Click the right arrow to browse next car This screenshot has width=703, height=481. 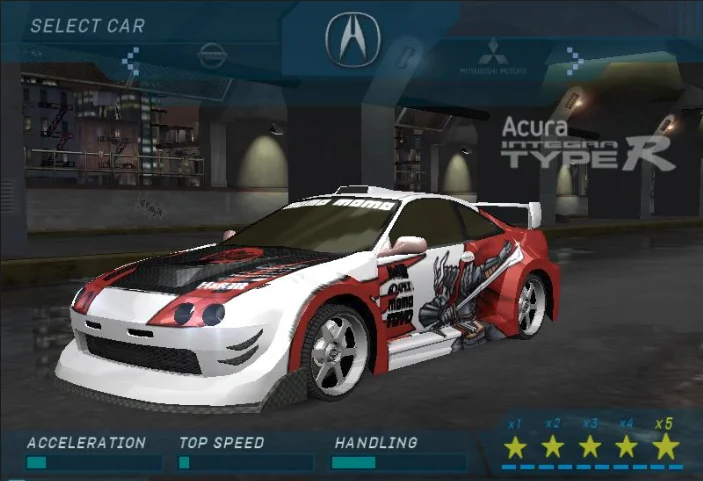click(x=574, y=60)
